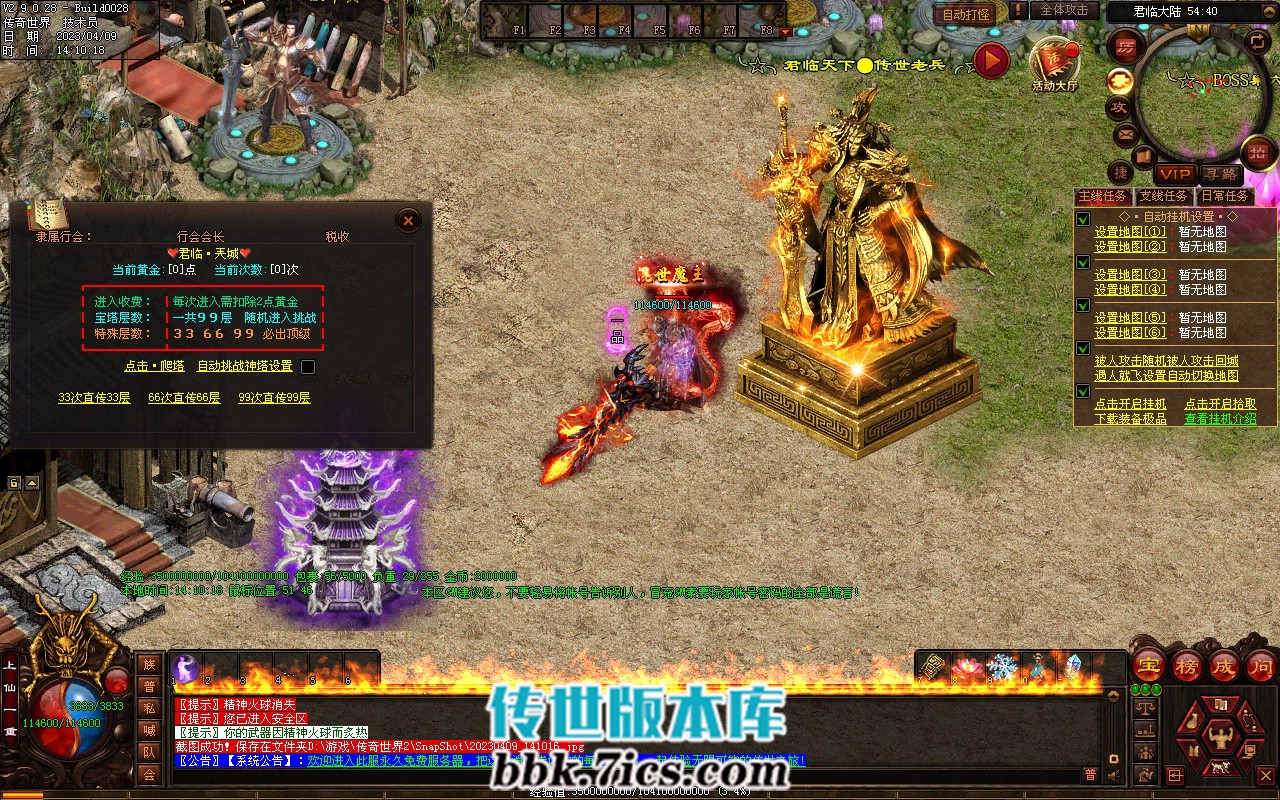Close the guild tower dialog window
The image size is (1280, 800).
pos(408,220)
